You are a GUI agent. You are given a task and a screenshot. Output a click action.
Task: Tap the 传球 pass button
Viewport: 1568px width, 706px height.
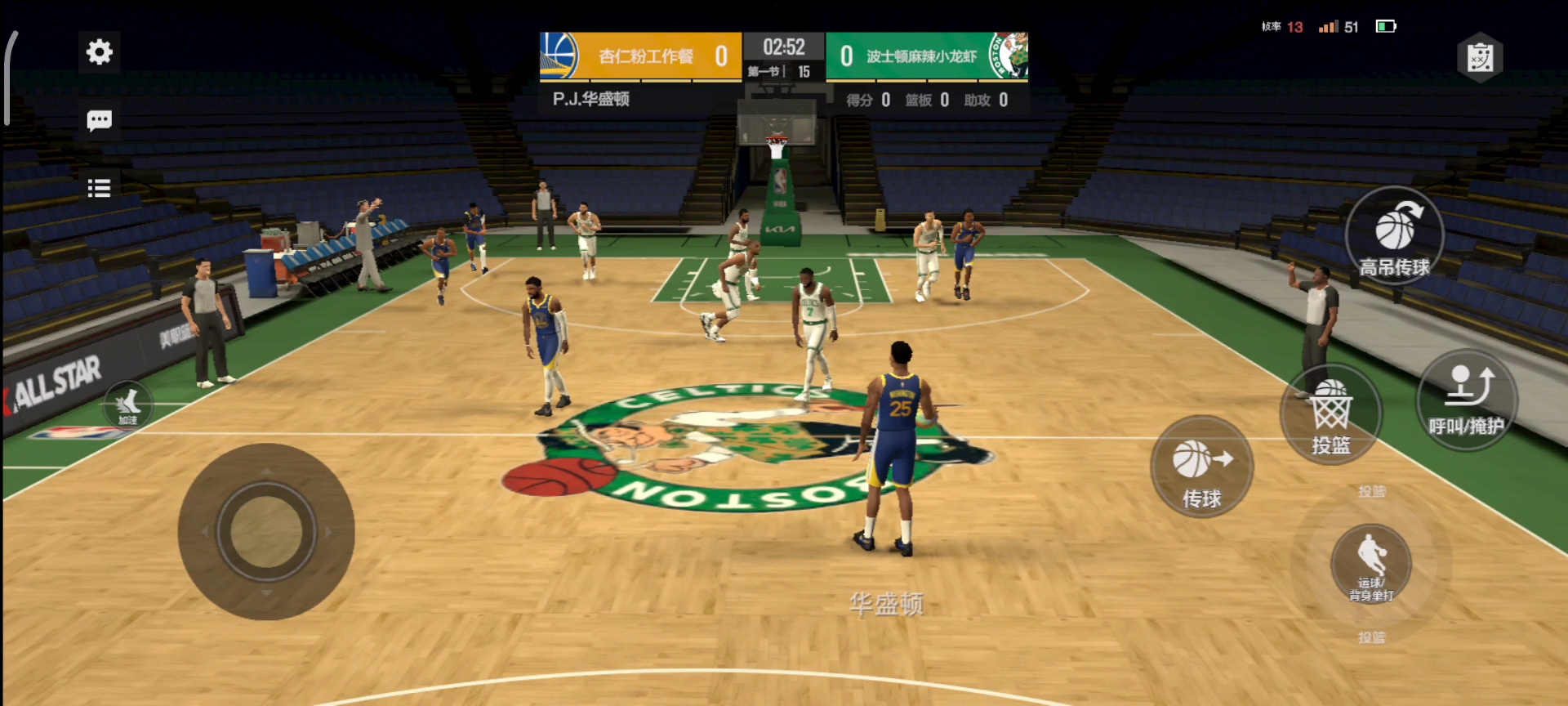(1201, 467)
